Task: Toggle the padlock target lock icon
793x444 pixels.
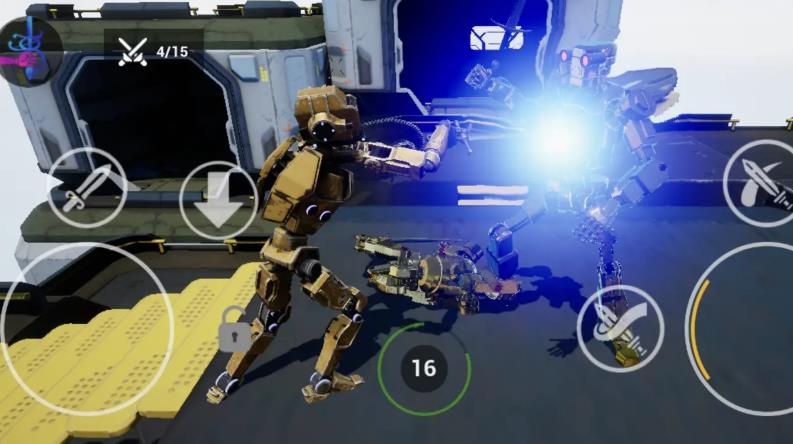Action: (x=234, y=331)
